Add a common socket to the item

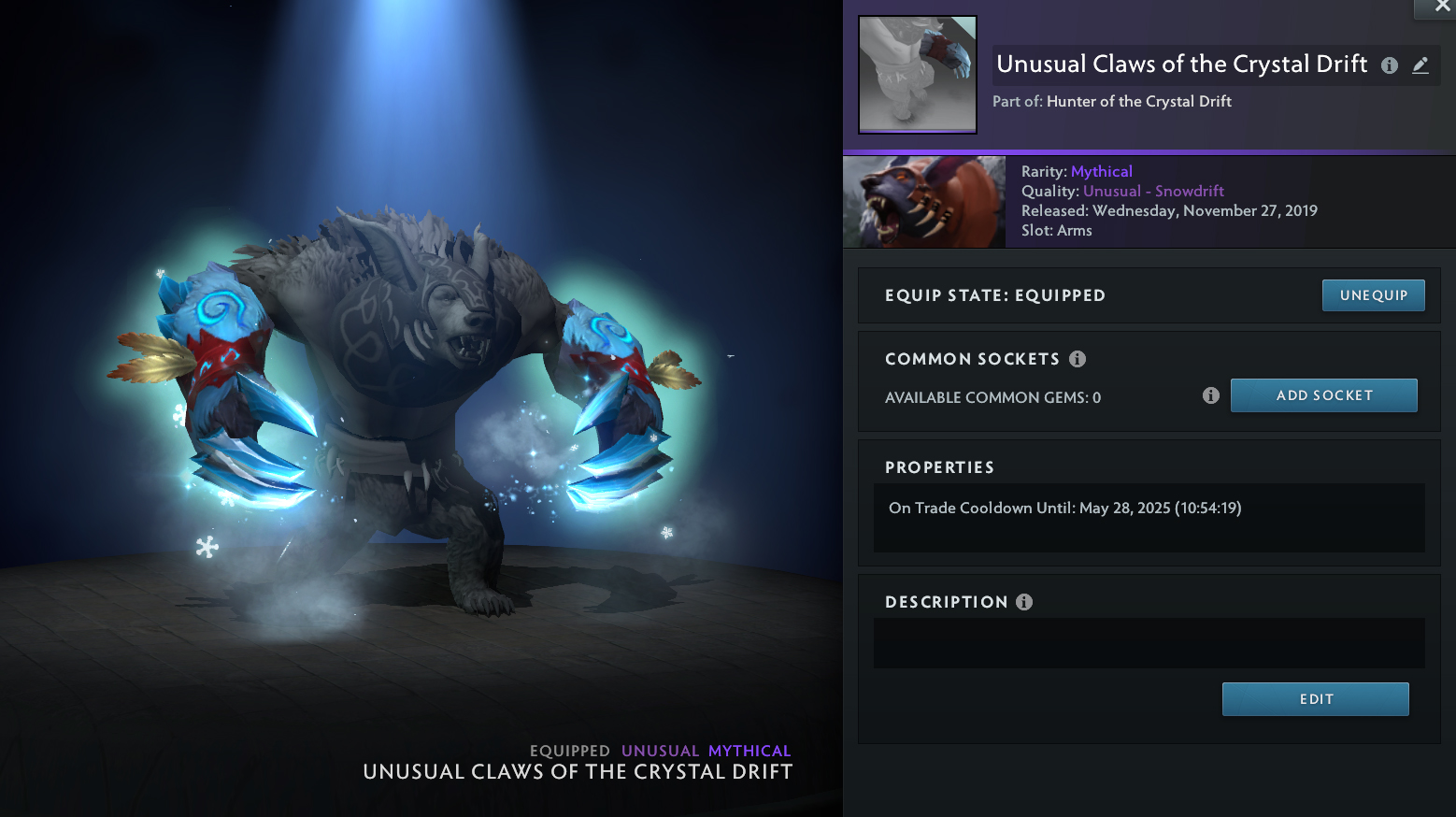pyautogui.click(x=1323, y=395)
